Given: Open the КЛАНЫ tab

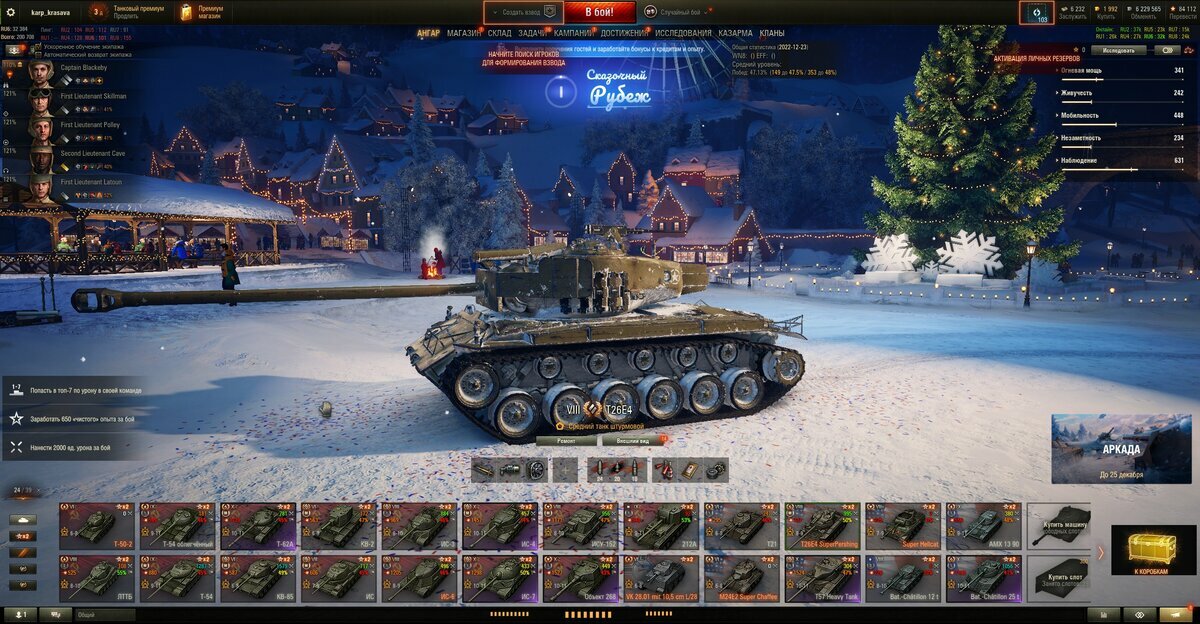Looking at the screenshot, I should [x=772, y=33].
